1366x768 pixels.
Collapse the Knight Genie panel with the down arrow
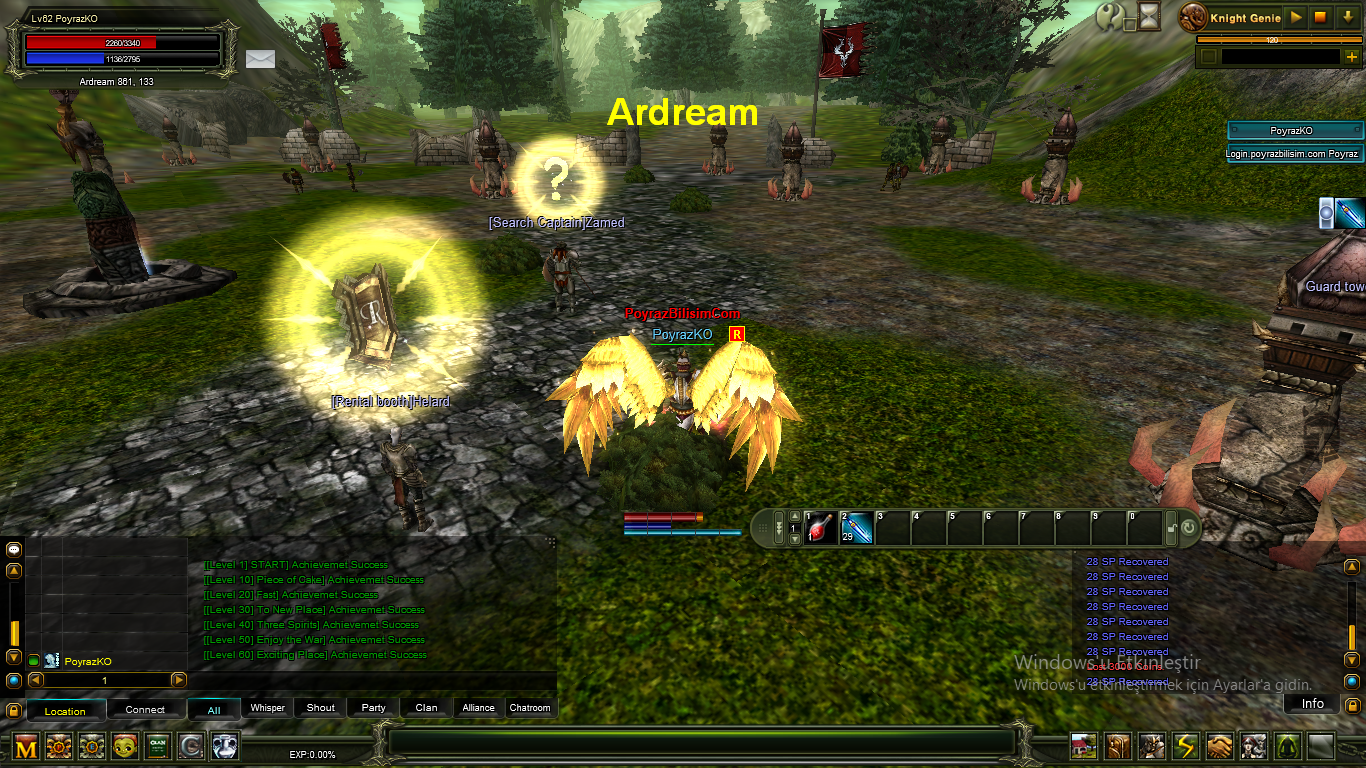point(1346,17)
